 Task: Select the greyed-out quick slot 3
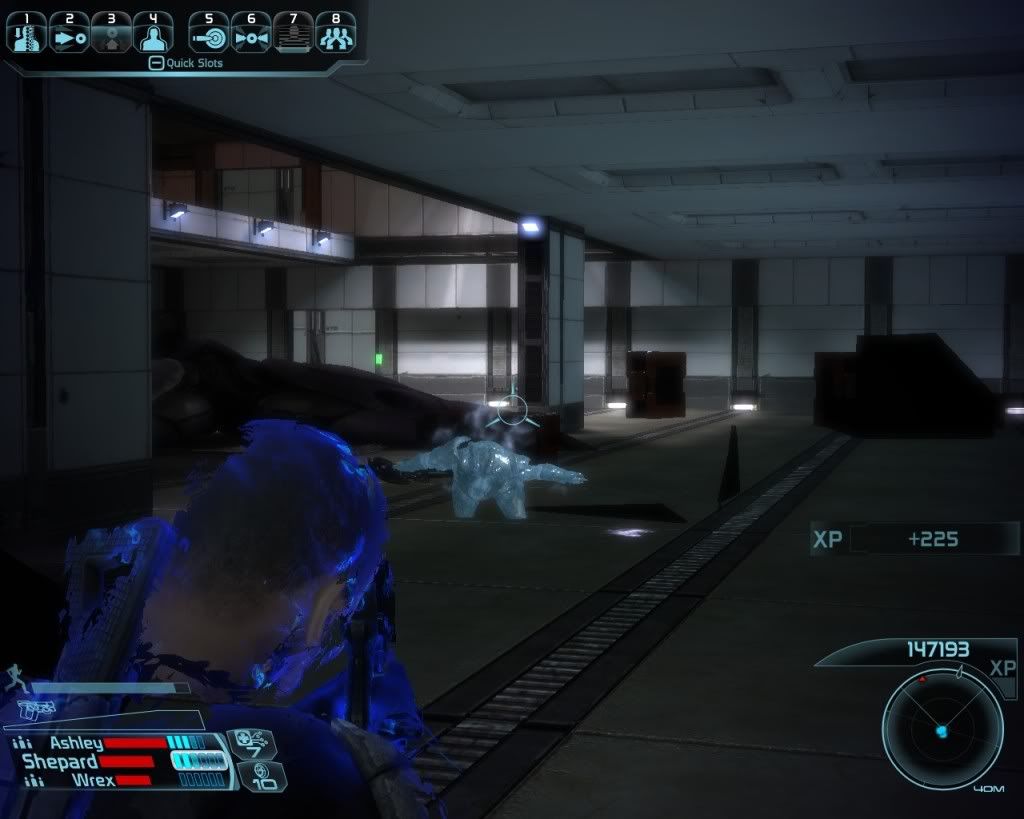point(111,33)
